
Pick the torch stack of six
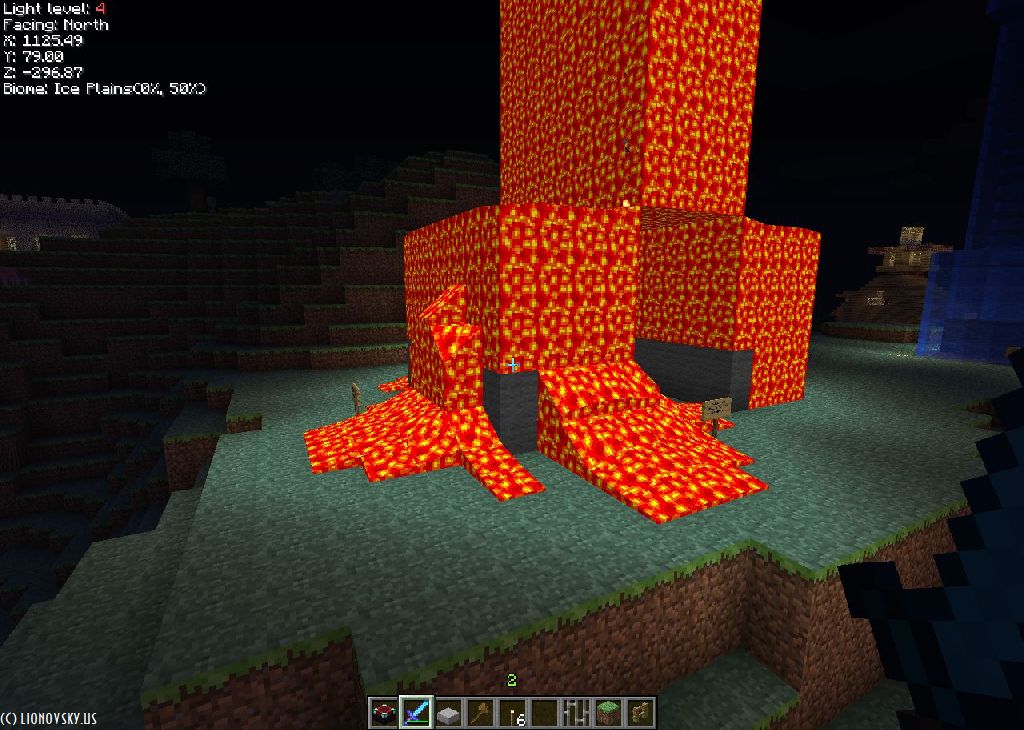click(512, 713)
